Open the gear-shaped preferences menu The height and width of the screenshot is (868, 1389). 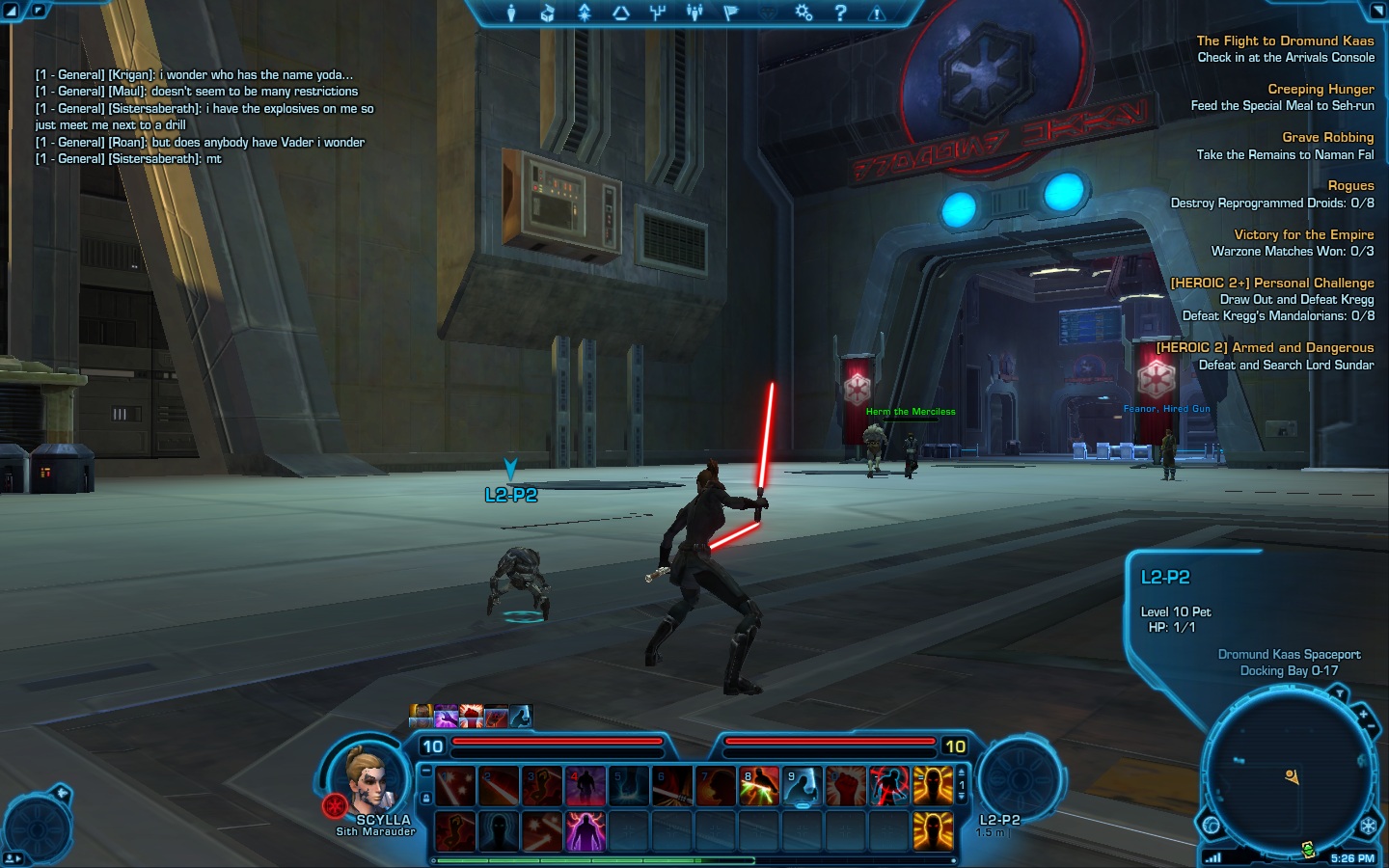point(803,13)
